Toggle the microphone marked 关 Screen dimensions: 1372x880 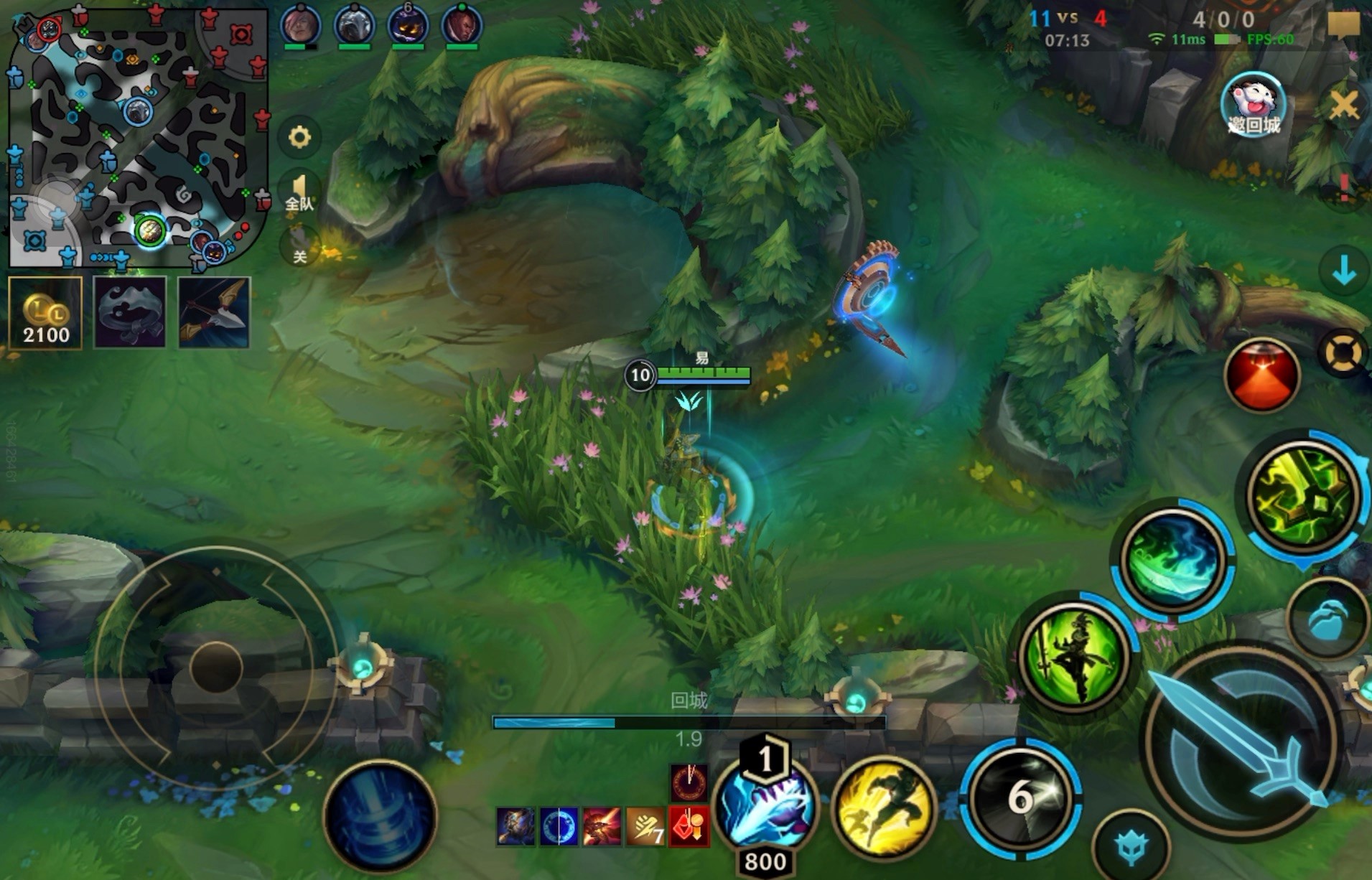click(299, 245)
